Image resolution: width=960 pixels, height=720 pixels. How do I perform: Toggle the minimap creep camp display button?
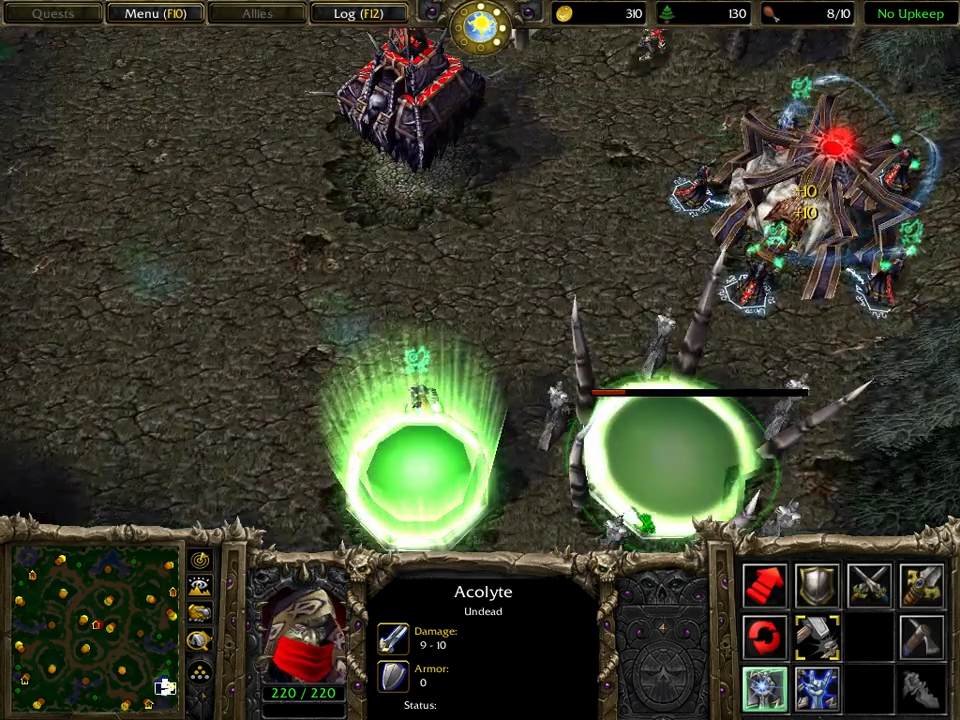[200, 641]
